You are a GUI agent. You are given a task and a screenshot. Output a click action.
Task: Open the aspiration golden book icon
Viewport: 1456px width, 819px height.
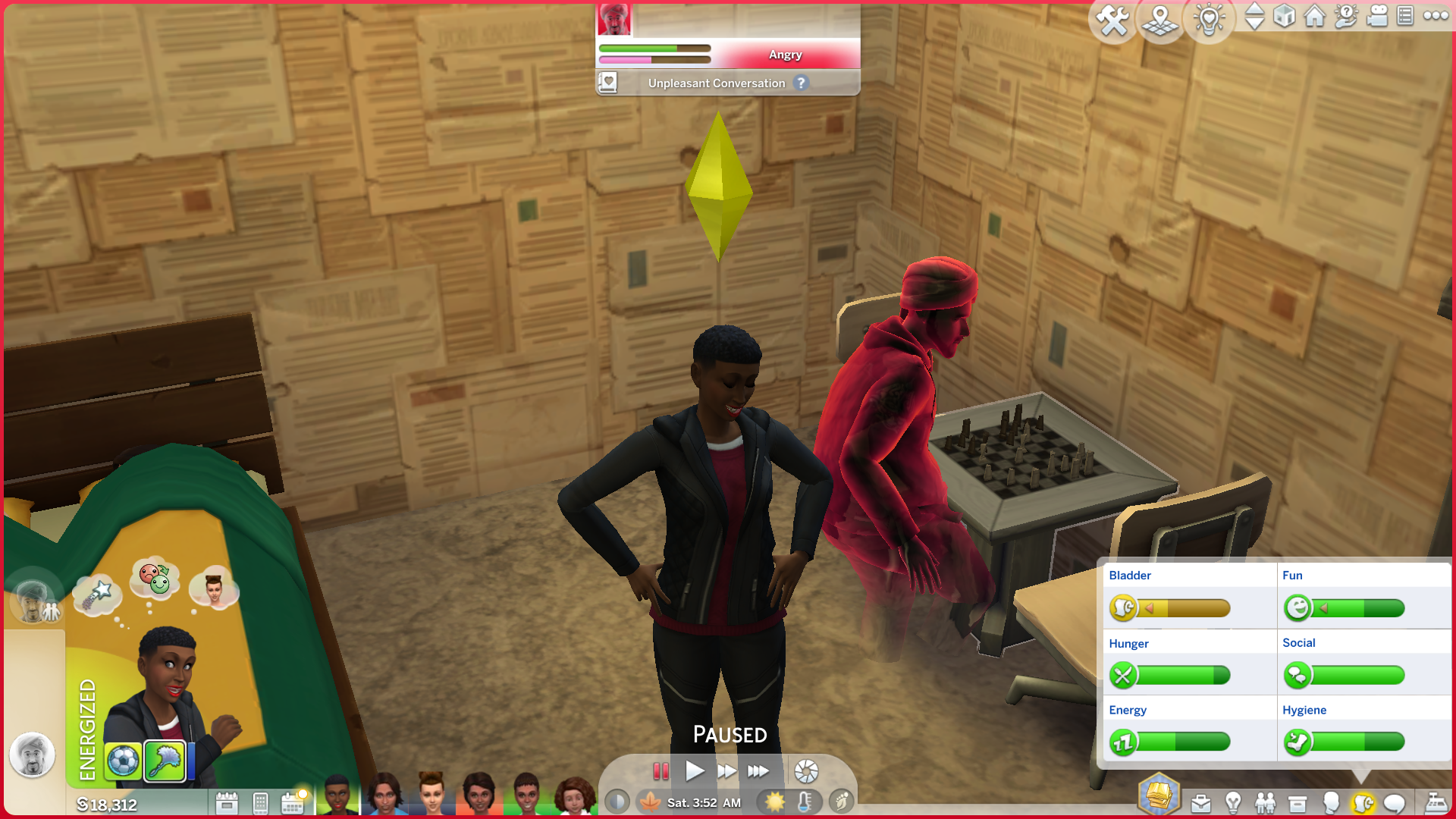click(1159, 795)
